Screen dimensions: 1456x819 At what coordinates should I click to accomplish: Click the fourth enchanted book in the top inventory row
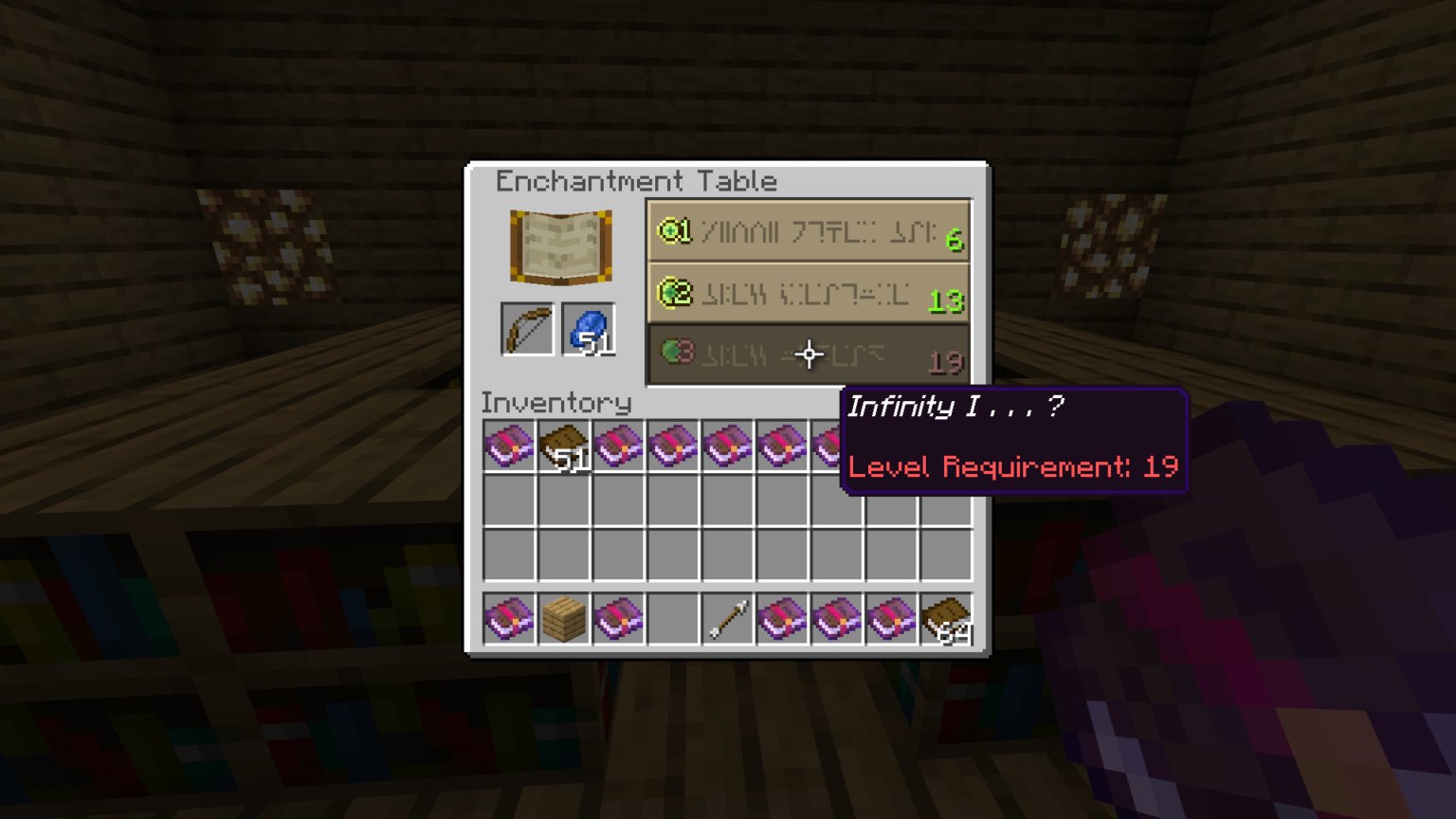(x=673, y=446)
